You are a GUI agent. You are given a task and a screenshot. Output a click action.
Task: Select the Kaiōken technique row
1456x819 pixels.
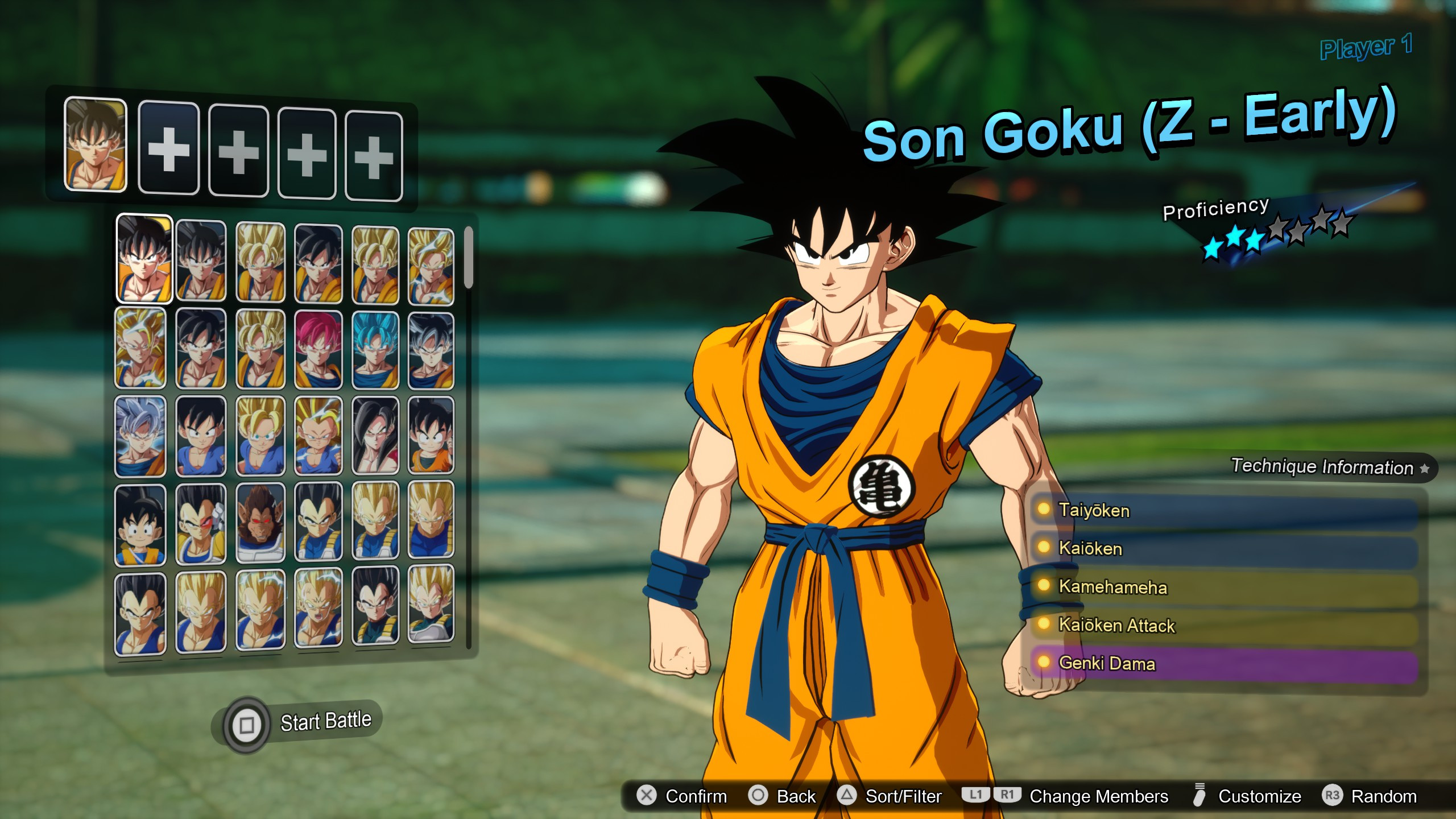pyautogui.click(x=1223, y=549)
